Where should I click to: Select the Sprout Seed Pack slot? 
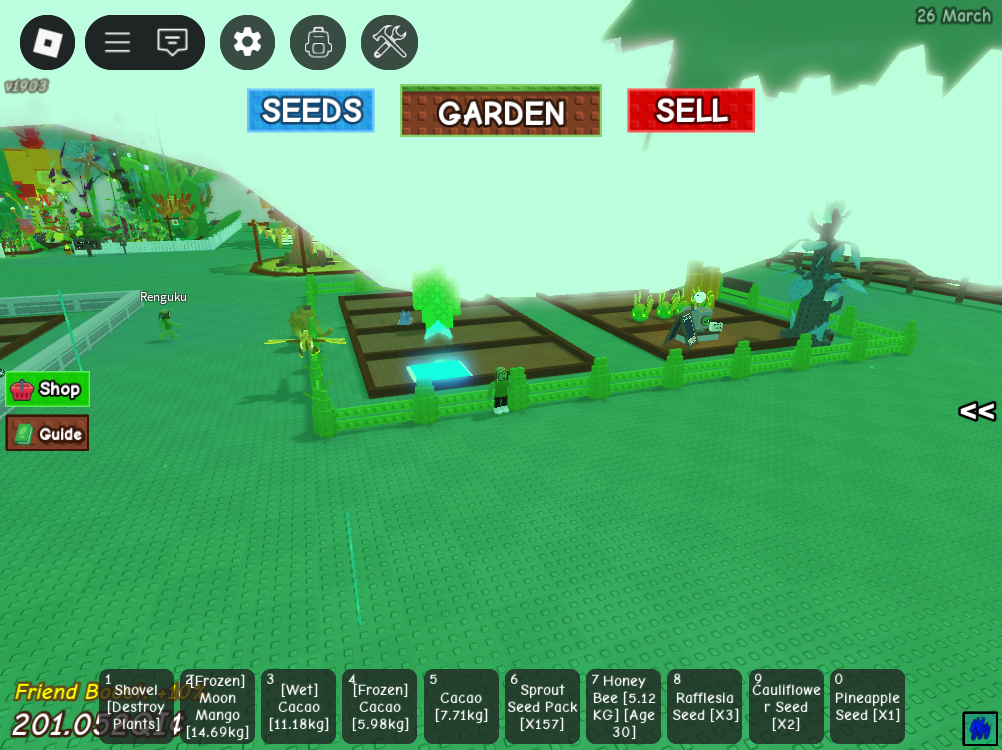point(543,707)
